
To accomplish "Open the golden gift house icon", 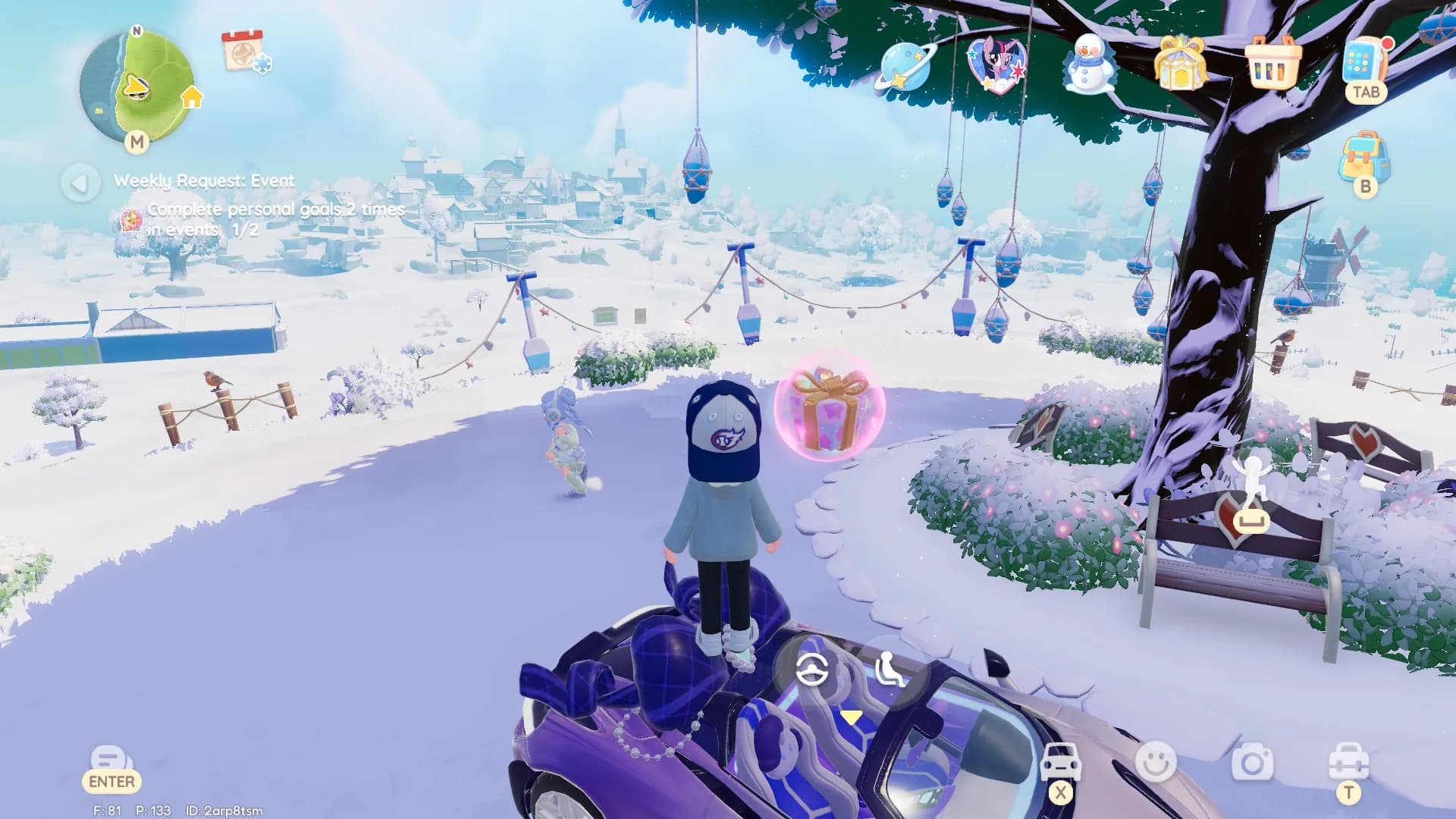I will tap(1180, 63).
